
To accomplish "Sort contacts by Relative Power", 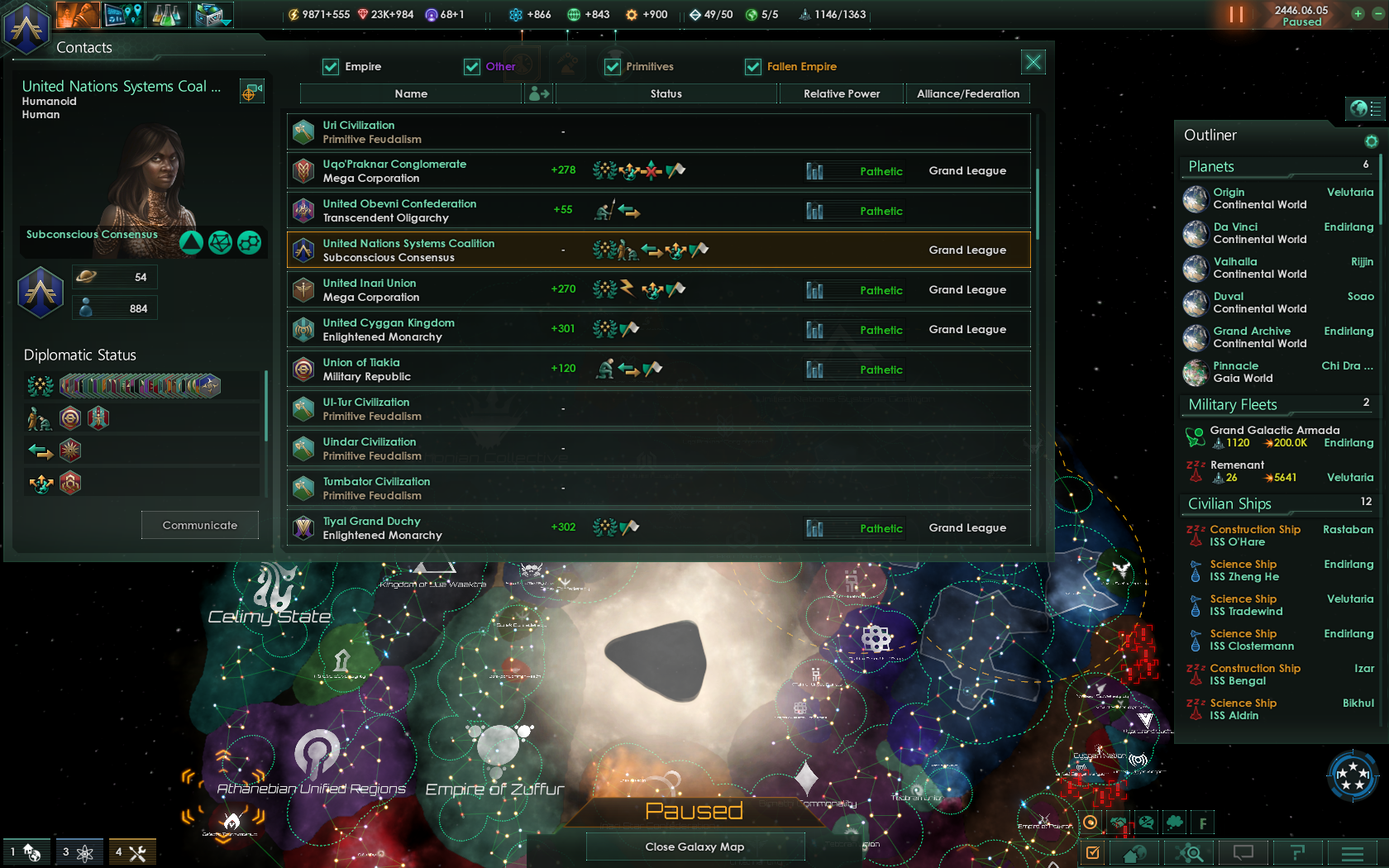I will 841,93.
